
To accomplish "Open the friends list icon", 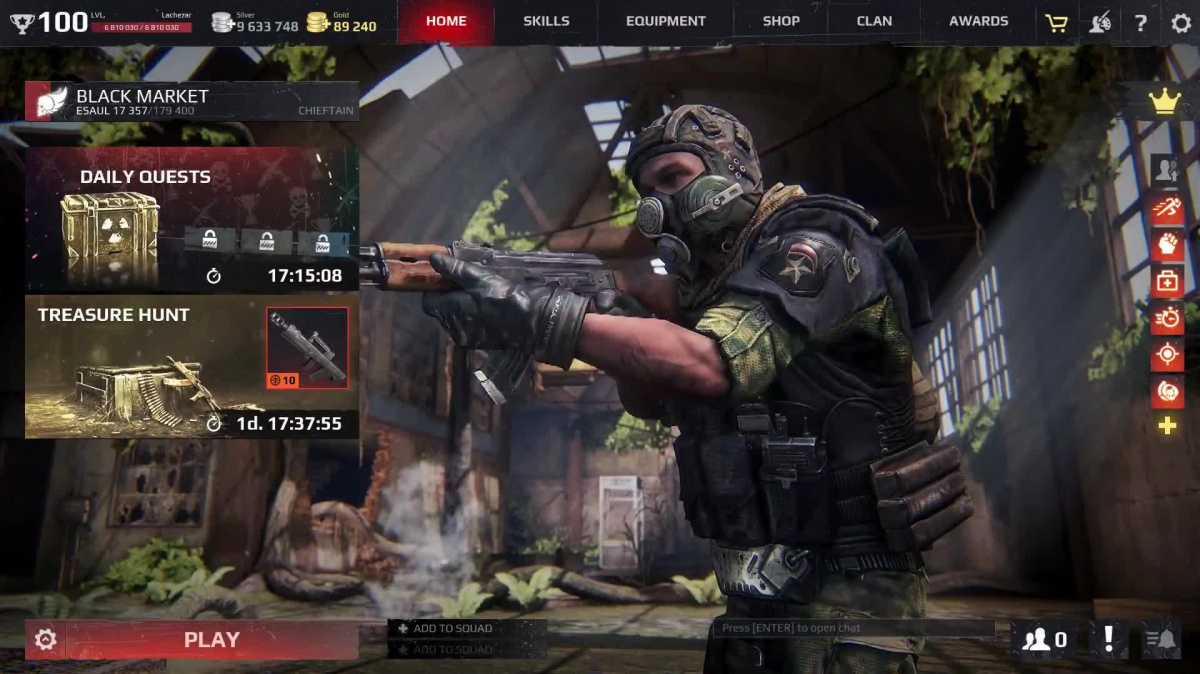I will (x=1045, y=639).
